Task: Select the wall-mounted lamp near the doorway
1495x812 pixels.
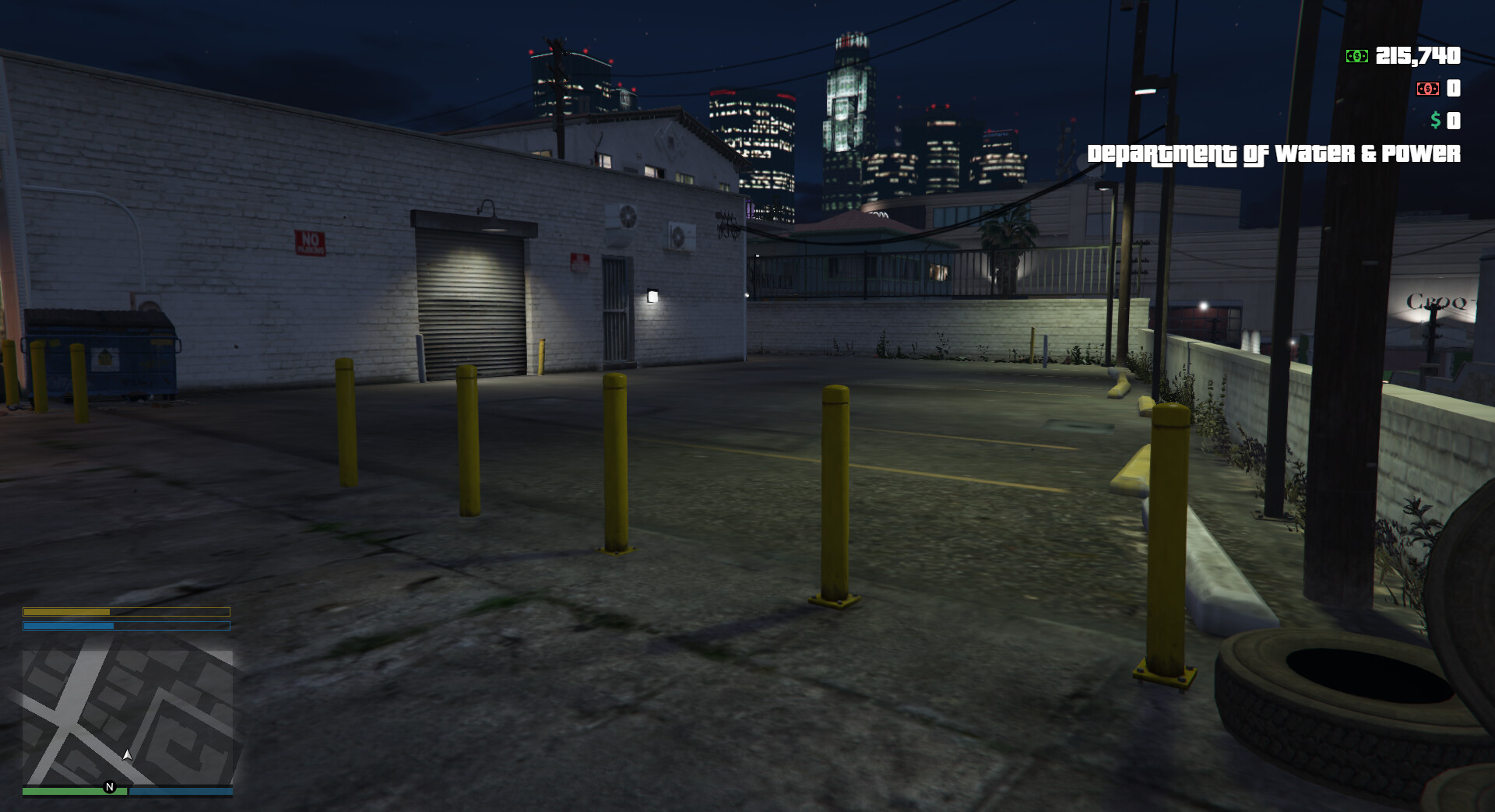Action: tap(651, 296)
